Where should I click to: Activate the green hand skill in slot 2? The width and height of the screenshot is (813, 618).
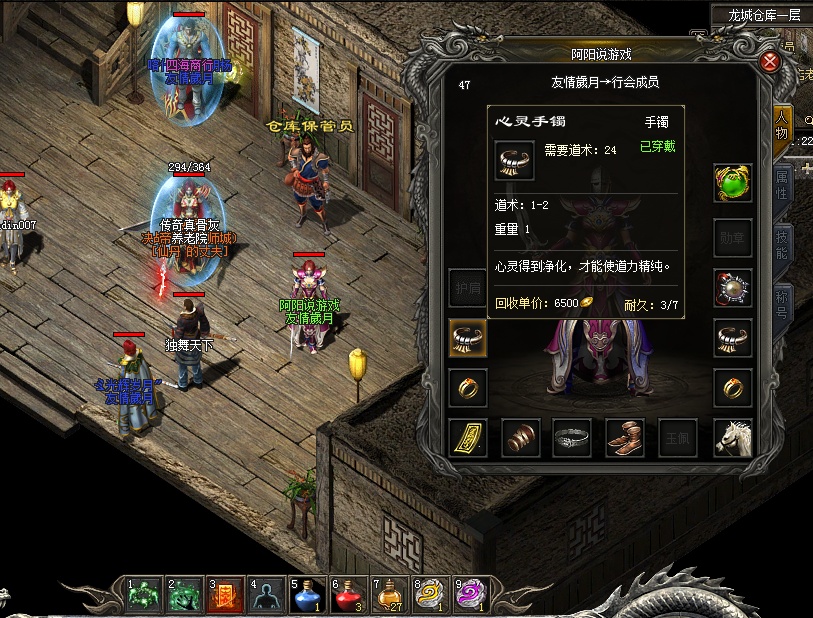point(182,596)
